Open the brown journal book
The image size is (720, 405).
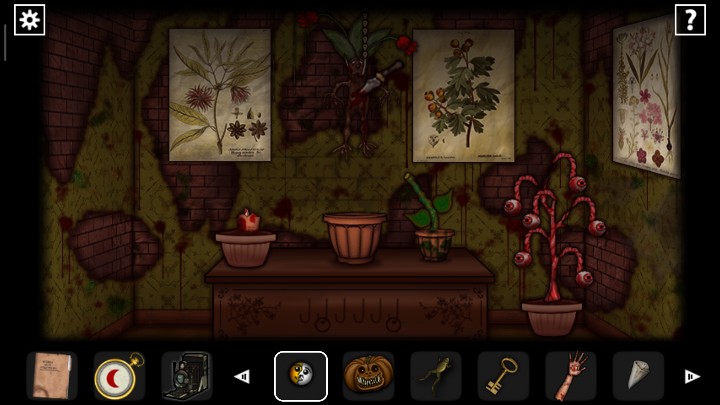(x=51, y=376)
